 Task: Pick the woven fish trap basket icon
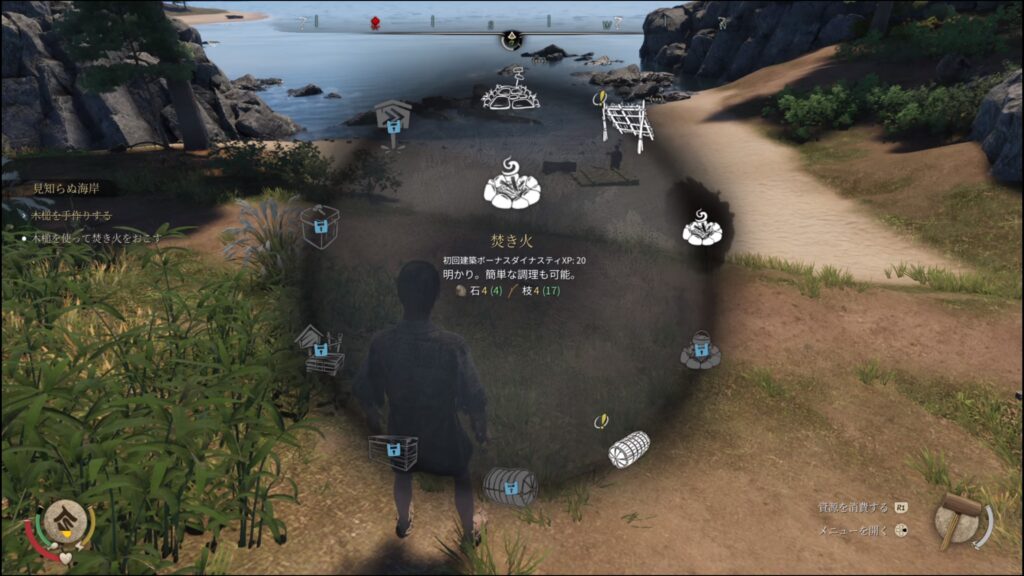point(629,448)
